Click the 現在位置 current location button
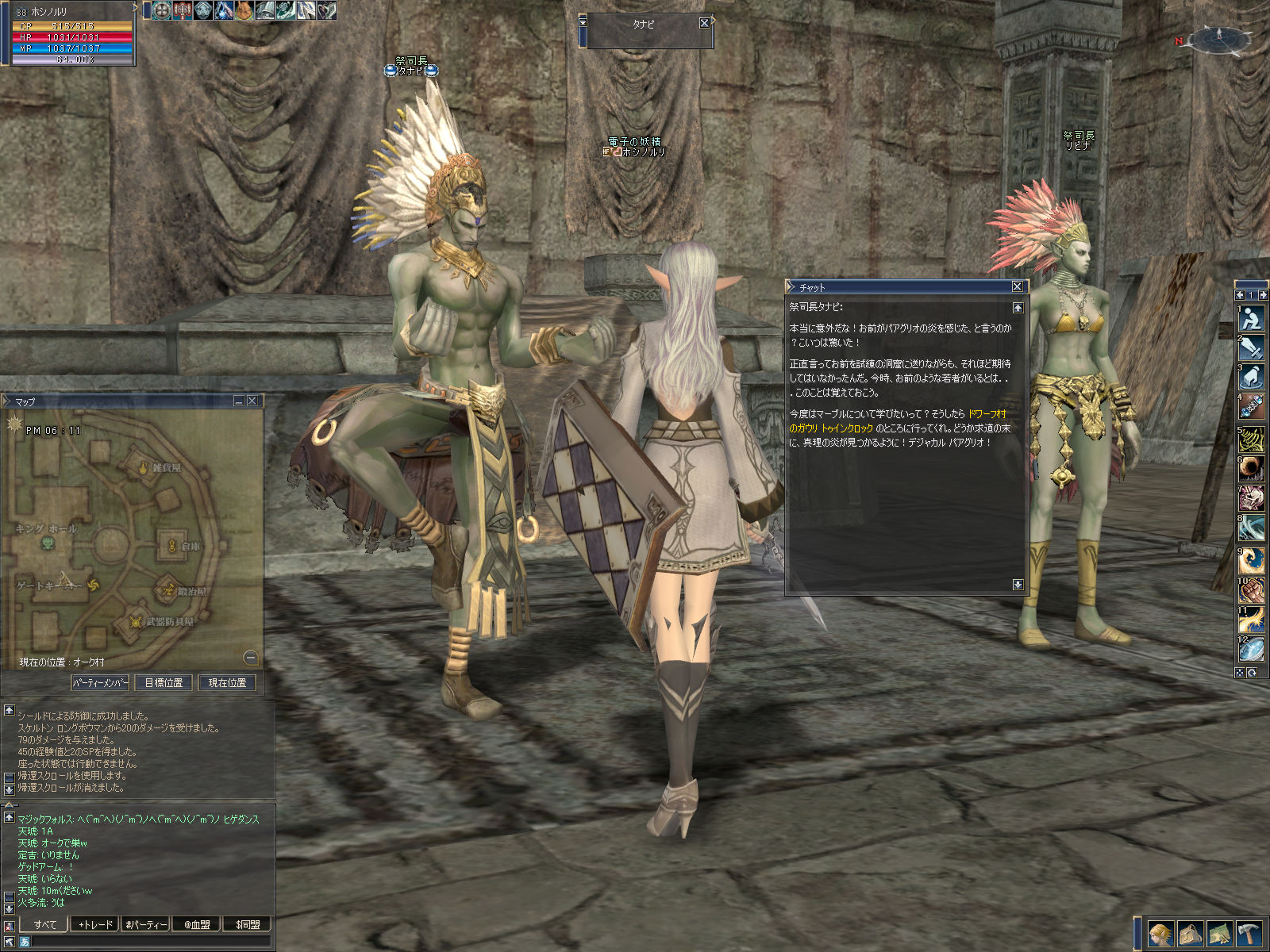1270x952 pixels. pos(227,682)
